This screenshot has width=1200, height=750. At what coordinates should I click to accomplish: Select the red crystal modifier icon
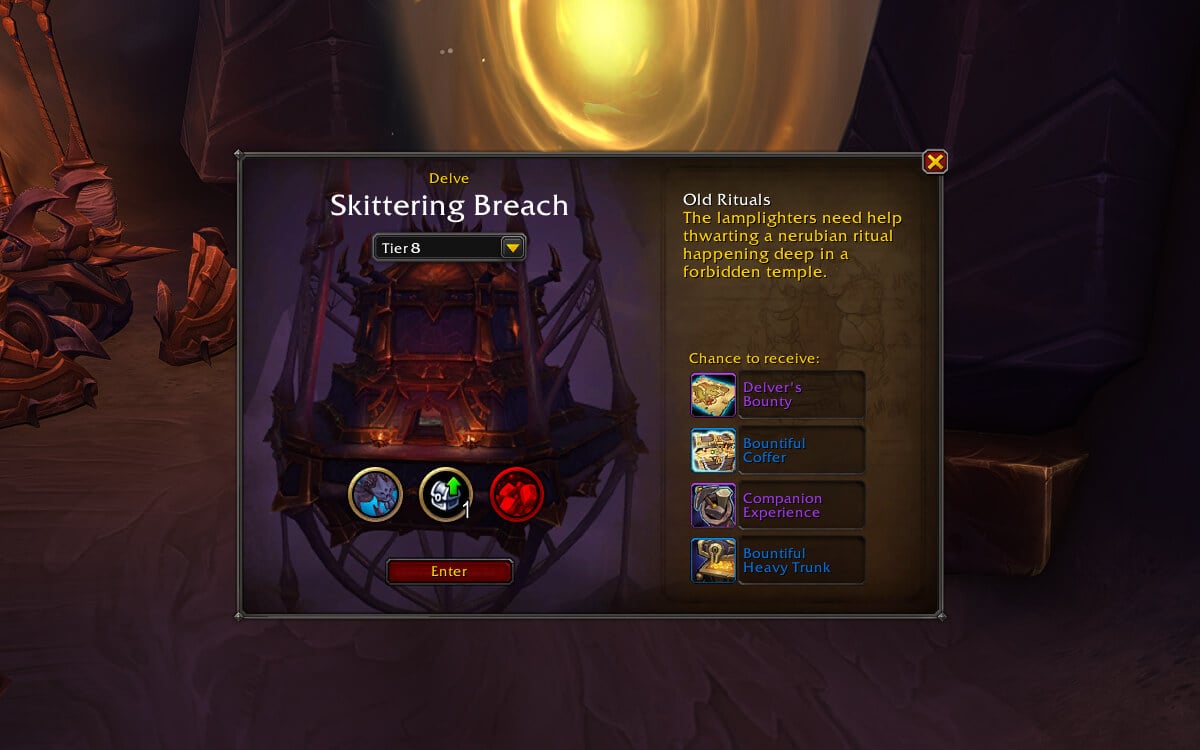pyautogui.click(x=517, y=494)
